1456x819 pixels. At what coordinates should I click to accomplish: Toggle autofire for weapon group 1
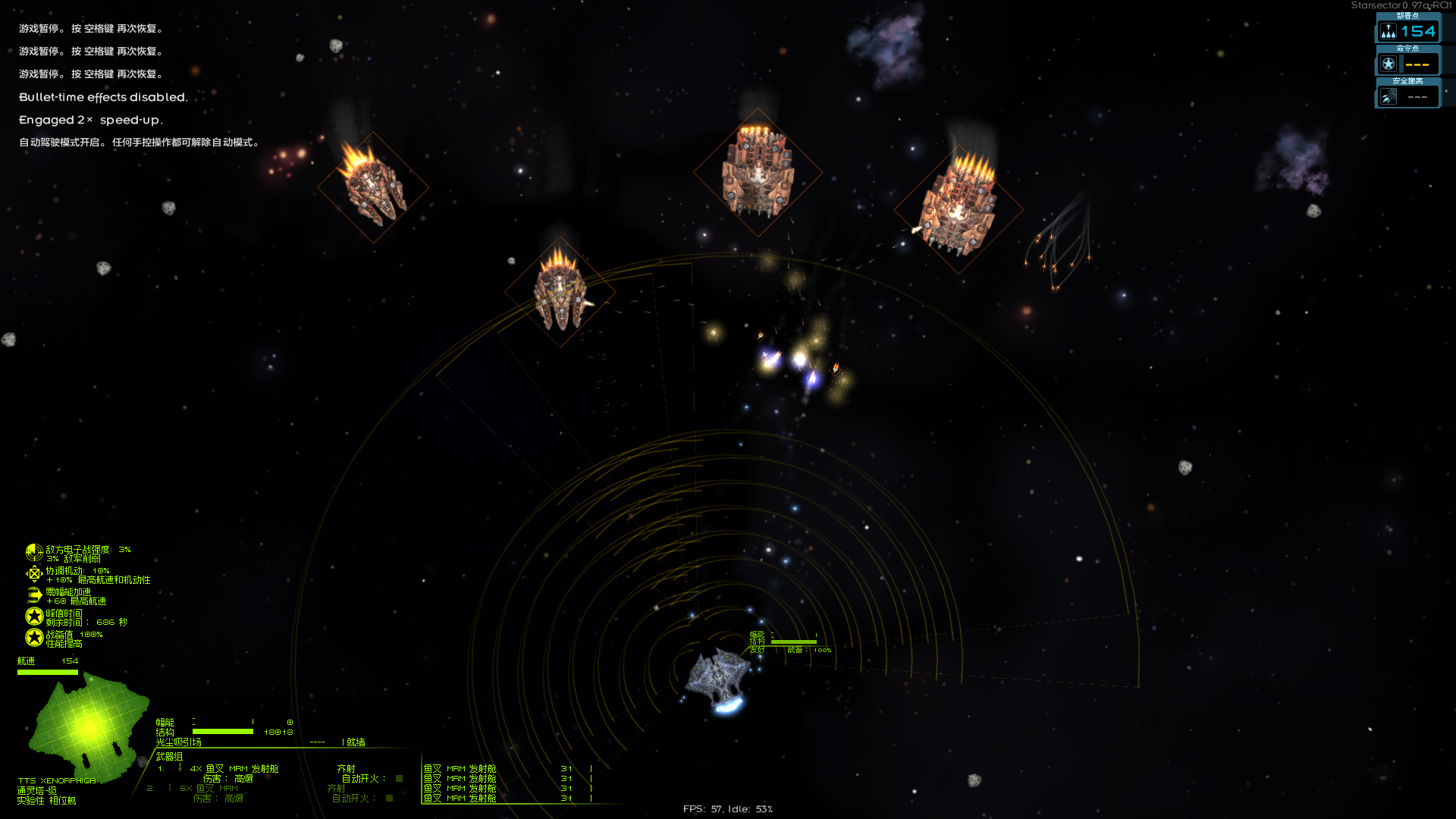(399, 779)
